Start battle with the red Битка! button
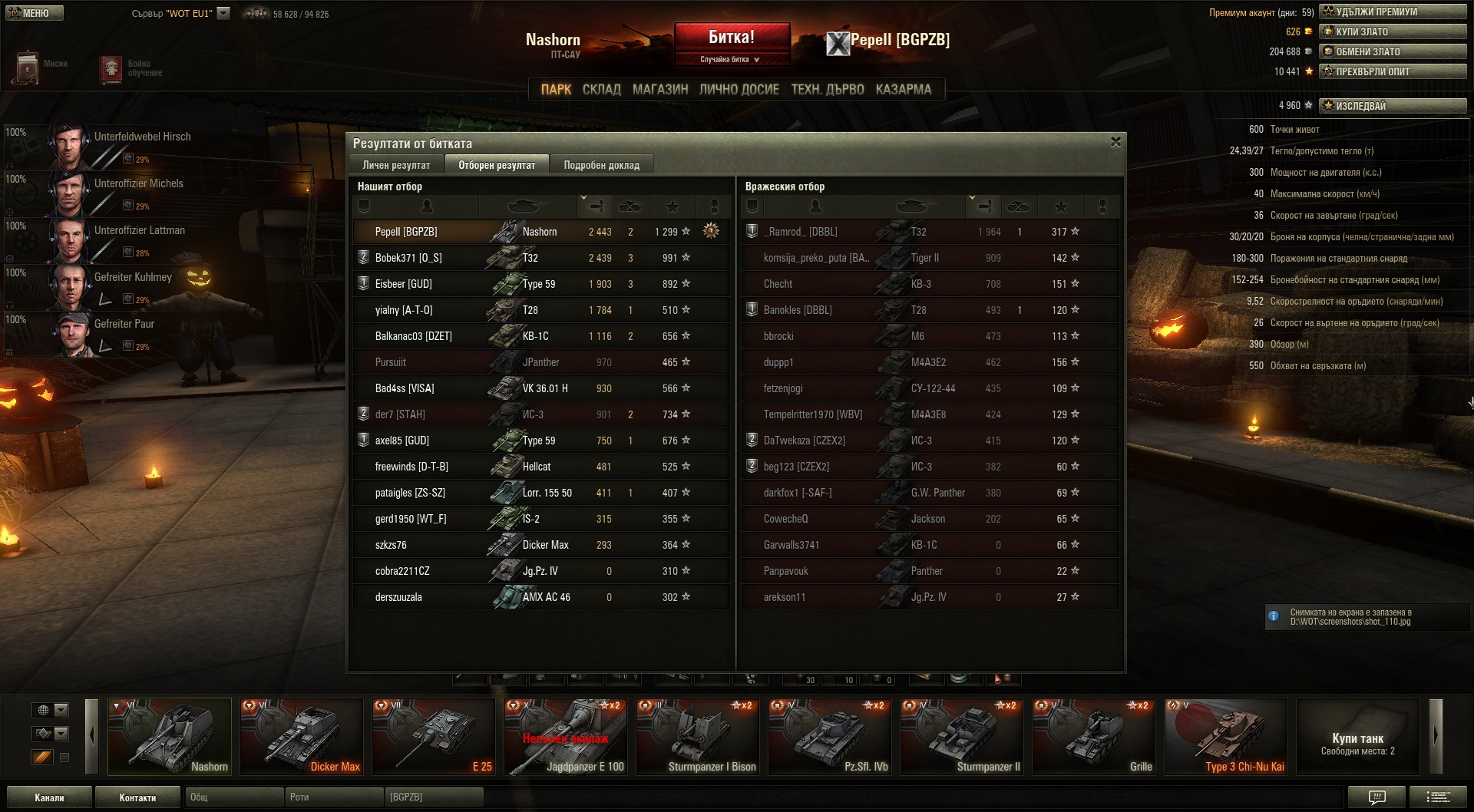 pyautogui.click(x=732, y=38)
